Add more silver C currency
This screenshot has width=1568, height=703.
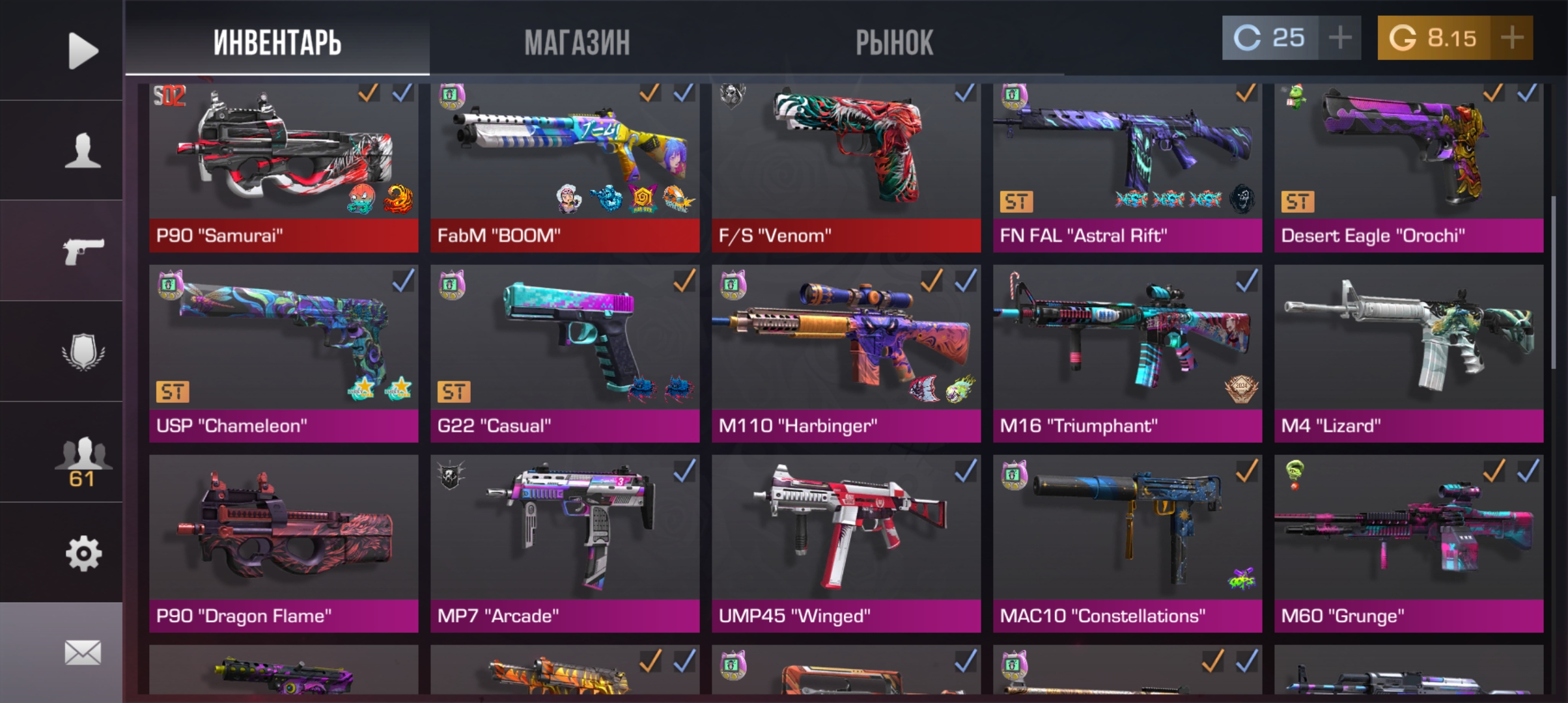coord(1339,38)
